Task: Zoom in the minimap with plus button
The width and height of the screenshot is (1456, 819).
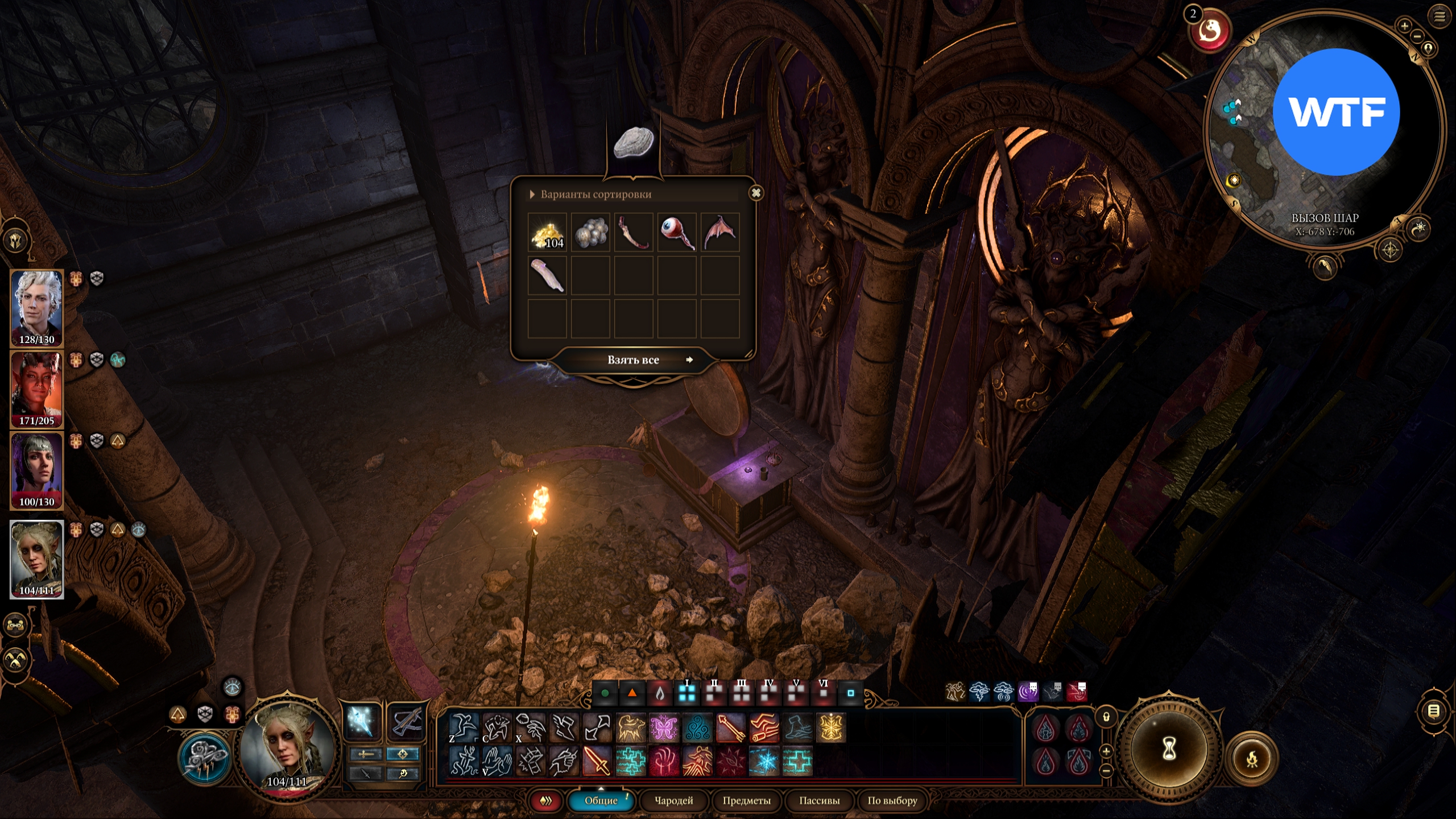Action: [x=1404, y=26]
